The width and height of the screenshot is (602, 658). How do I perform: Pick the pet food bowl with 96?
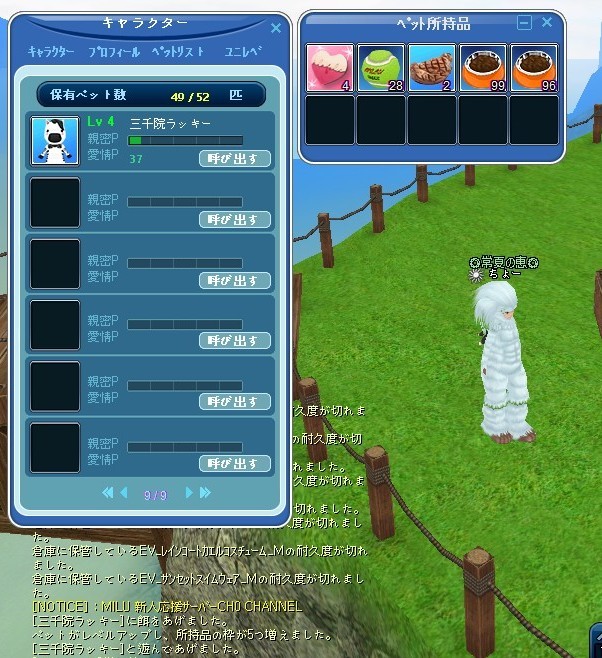point(534,69)
